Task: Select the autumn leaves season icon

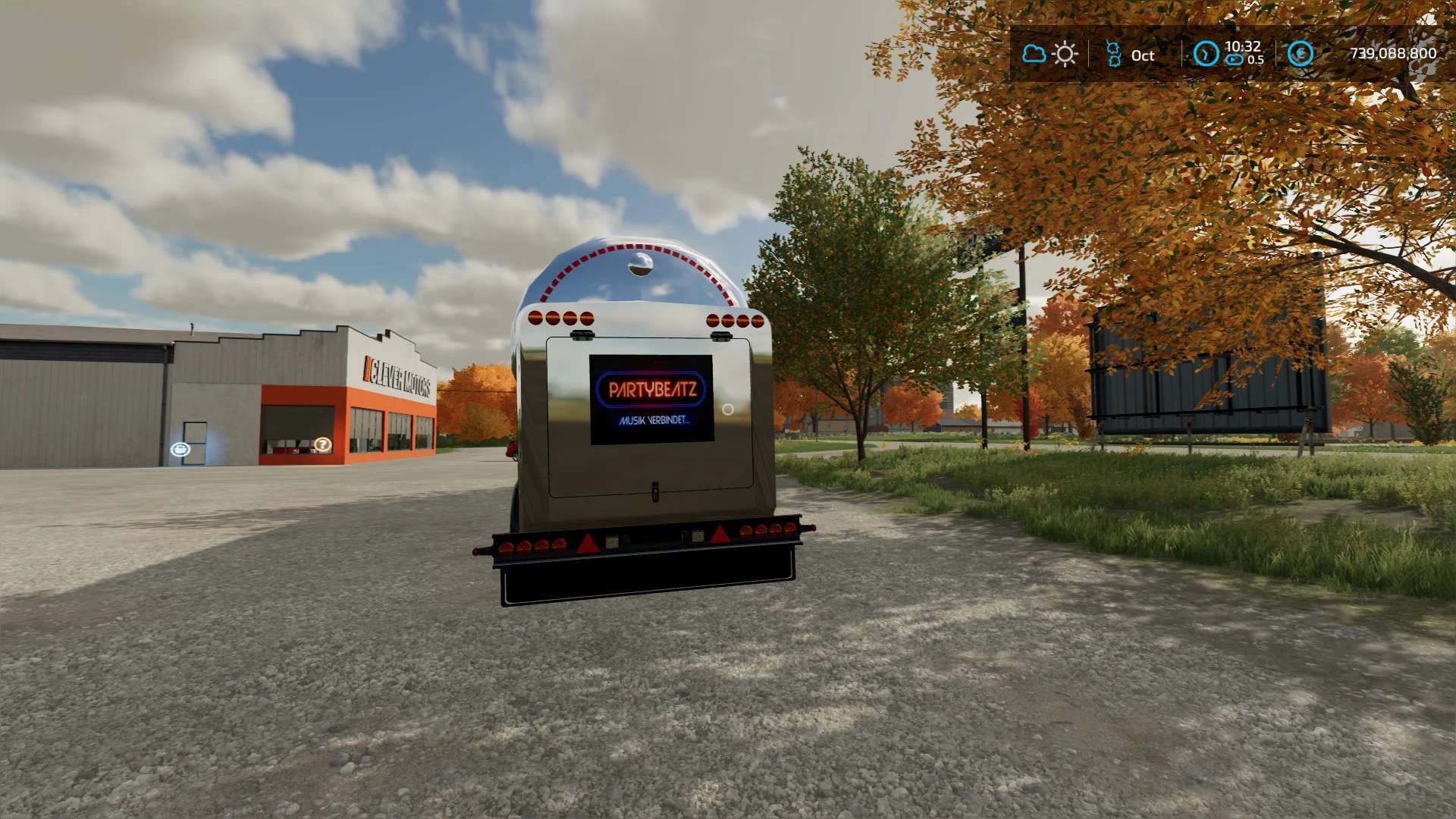Action: click(x=1113, y=54)
